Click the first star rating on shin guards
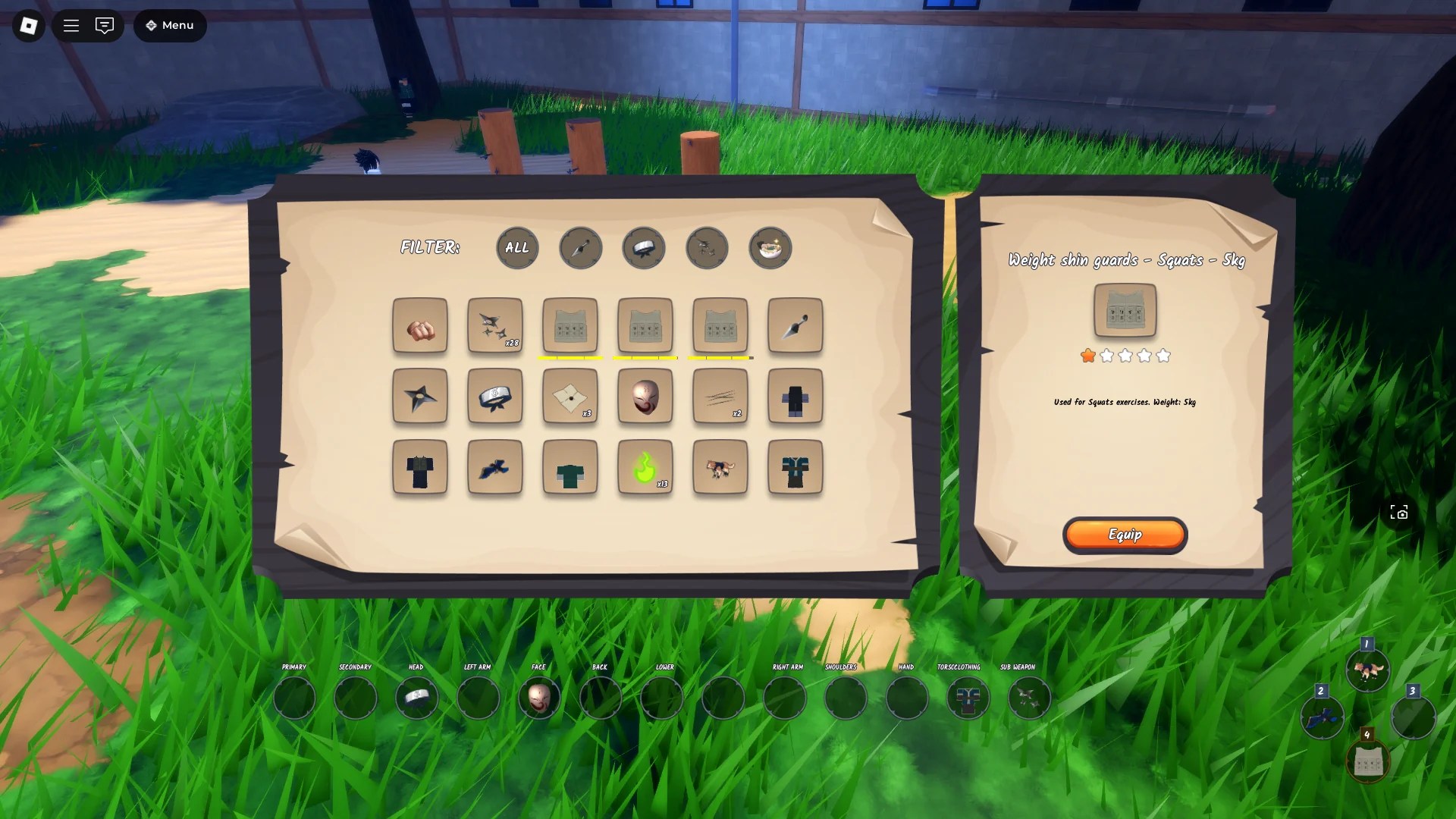 pos(1087,355)
